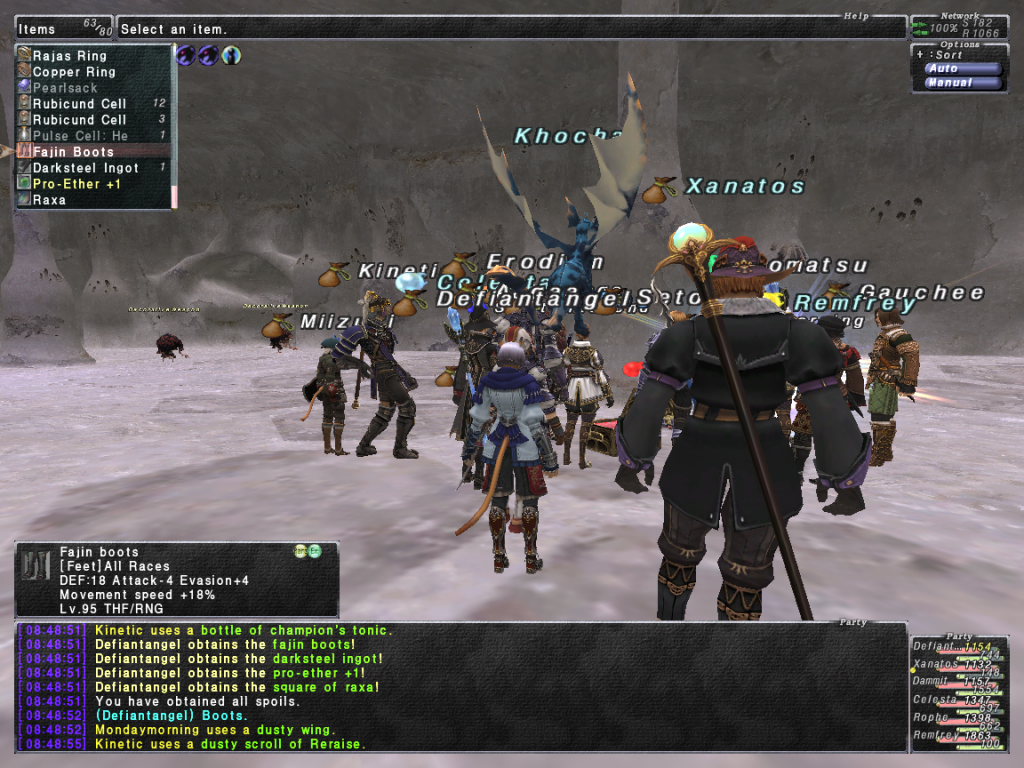
Task: Pick the Pulse Cell: He item
Action: click(x=80, y=136)
